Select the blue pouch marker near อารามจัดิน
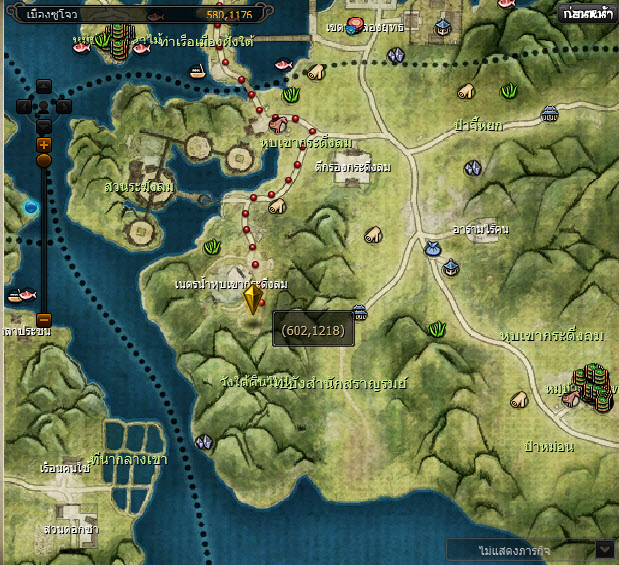619x565 pixels. pos(432,247)
